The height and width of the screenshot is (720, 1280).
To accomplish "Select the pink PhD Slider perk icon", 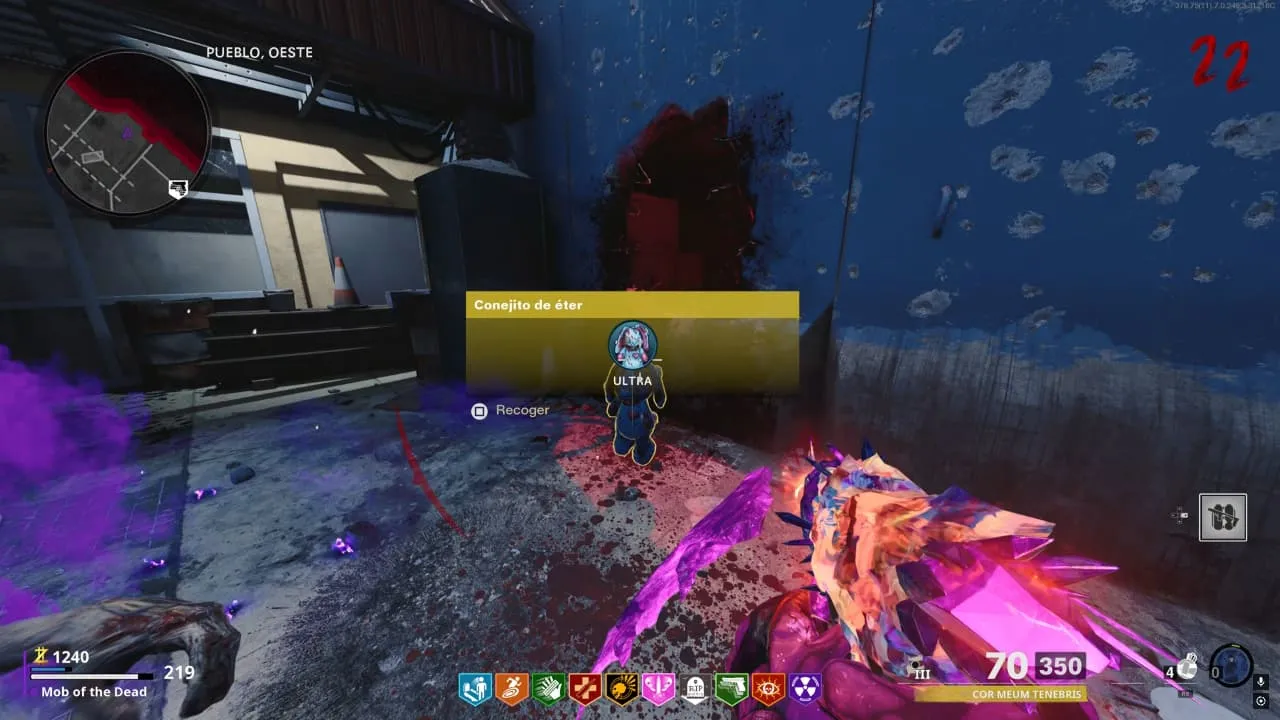I will tap(658, 688).
